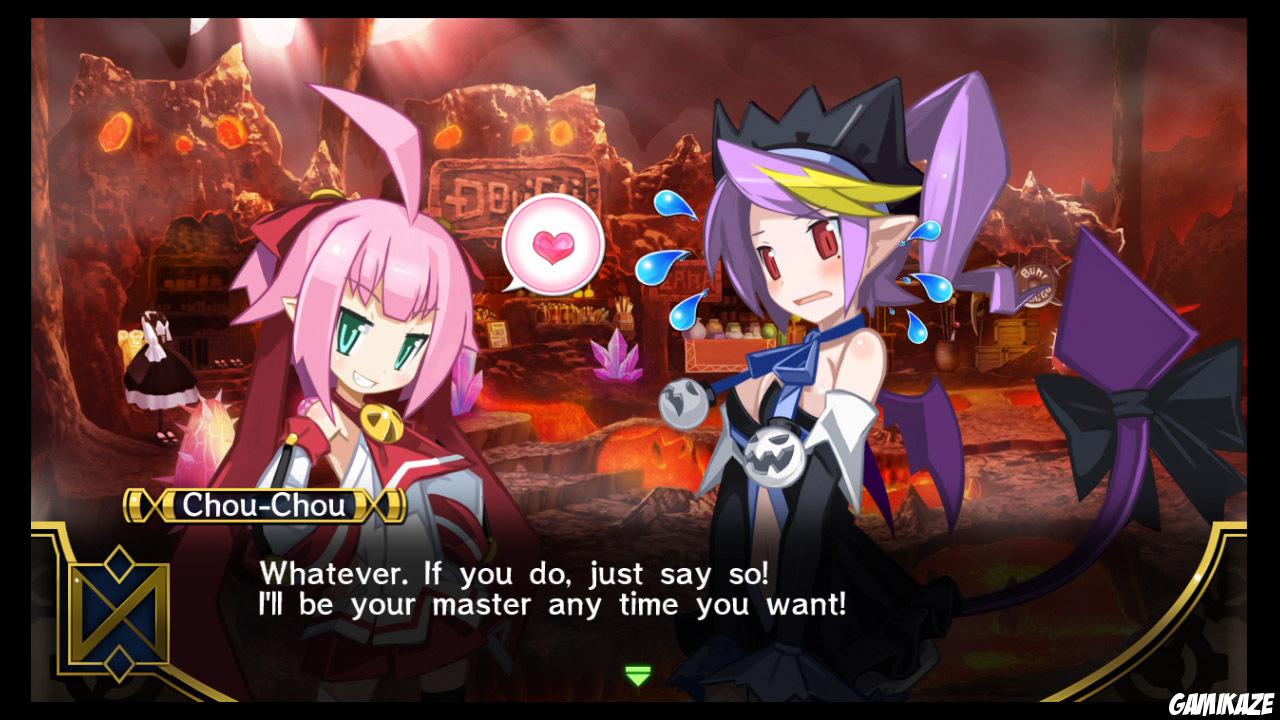This screenshot has height=720, width=1280.
Task: Select the Chou-Chou nameplate banner
Action: pos(262,506)
